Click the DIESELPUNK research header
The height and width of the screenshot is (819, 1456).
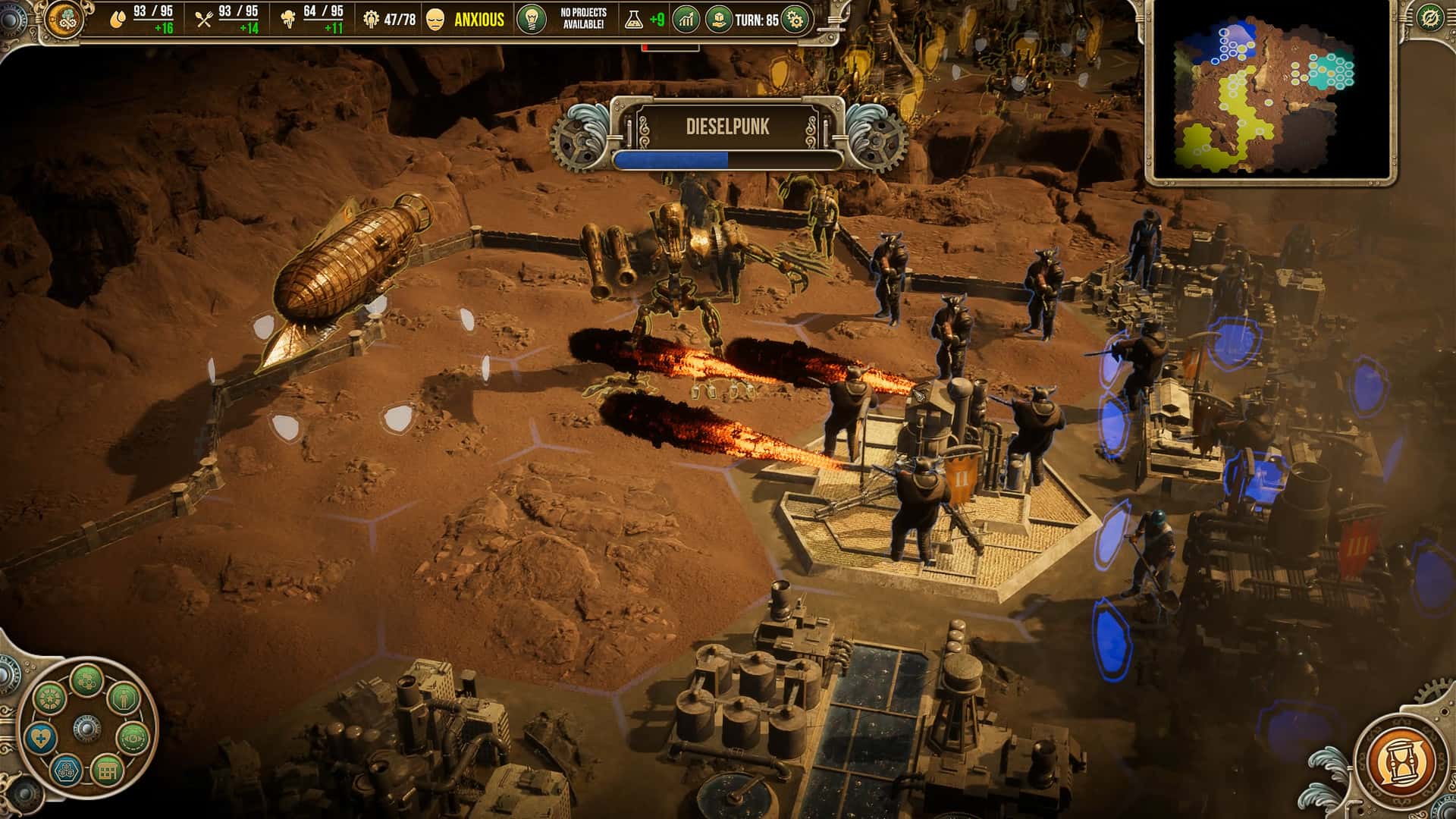tap(726, 127)
